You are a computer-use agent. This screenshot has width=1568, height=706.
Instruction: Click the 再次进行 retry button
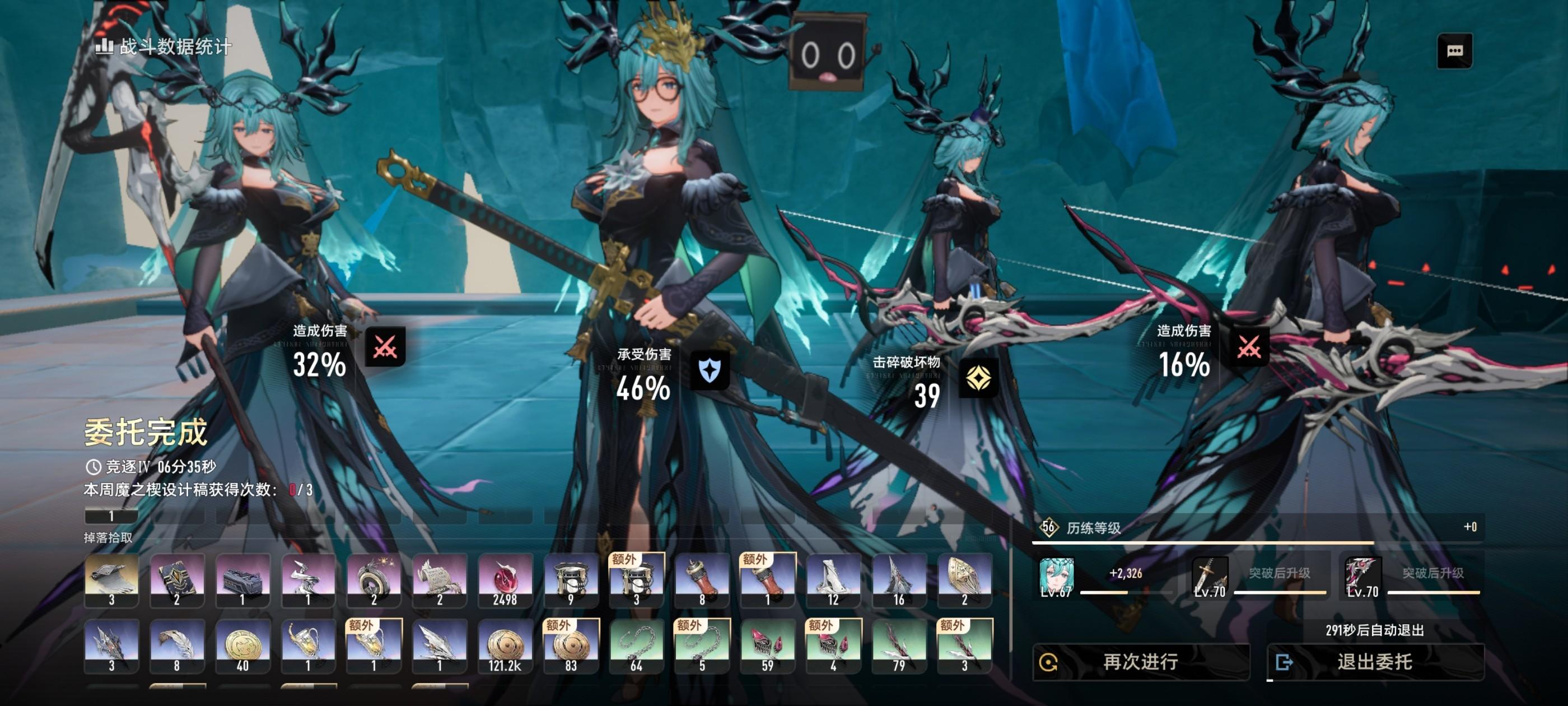(x=1140, y=662)
